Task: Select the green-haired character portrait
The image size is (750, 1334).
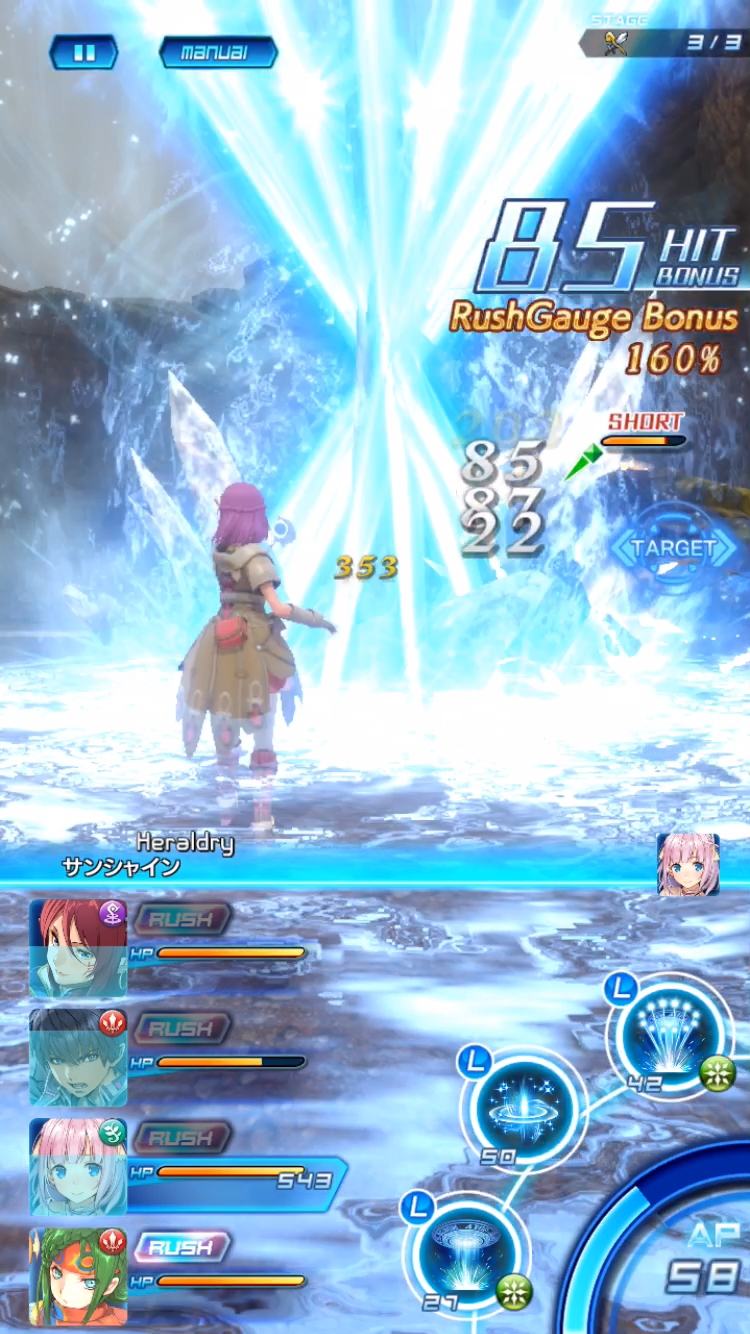Action: (x=78, y=1274)
